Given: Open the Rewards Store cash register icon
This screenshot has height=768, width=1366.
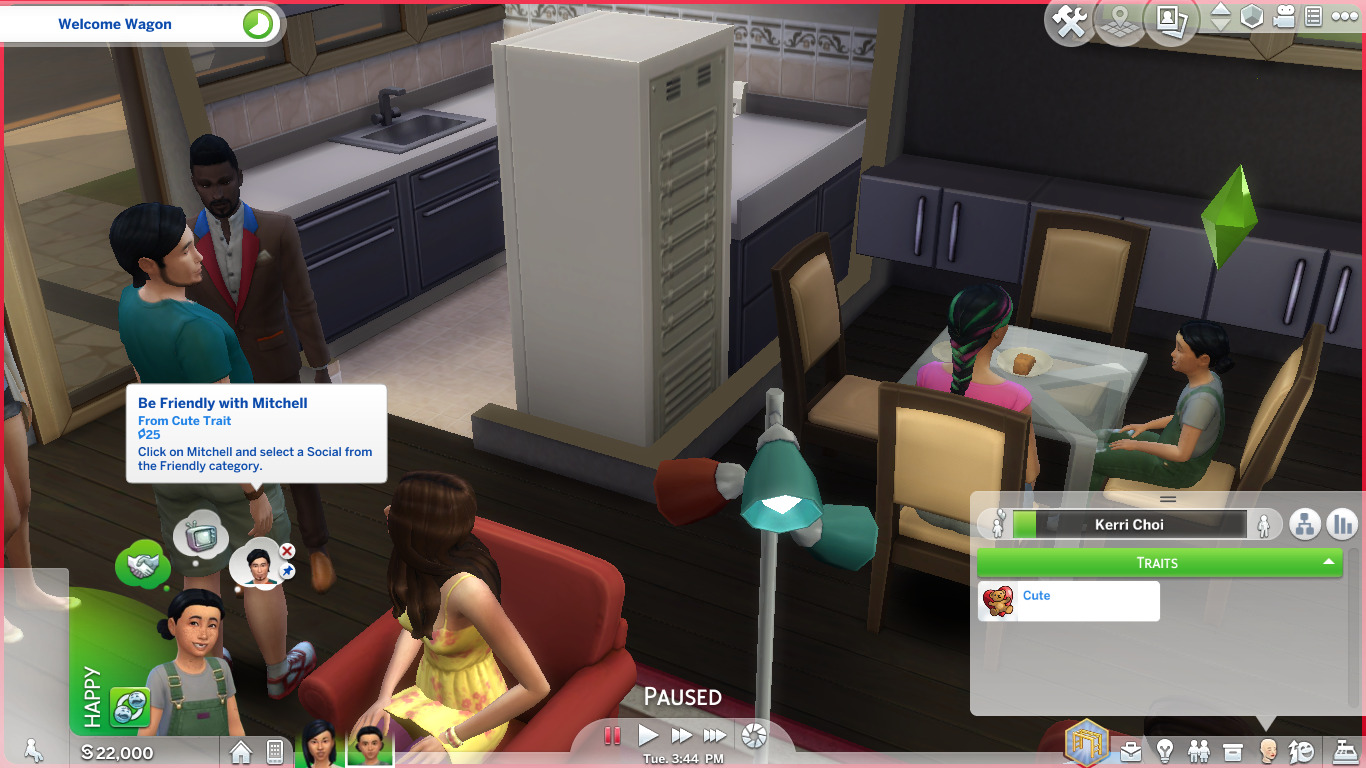Looking at the screenshot, I should coord(1344,750).
